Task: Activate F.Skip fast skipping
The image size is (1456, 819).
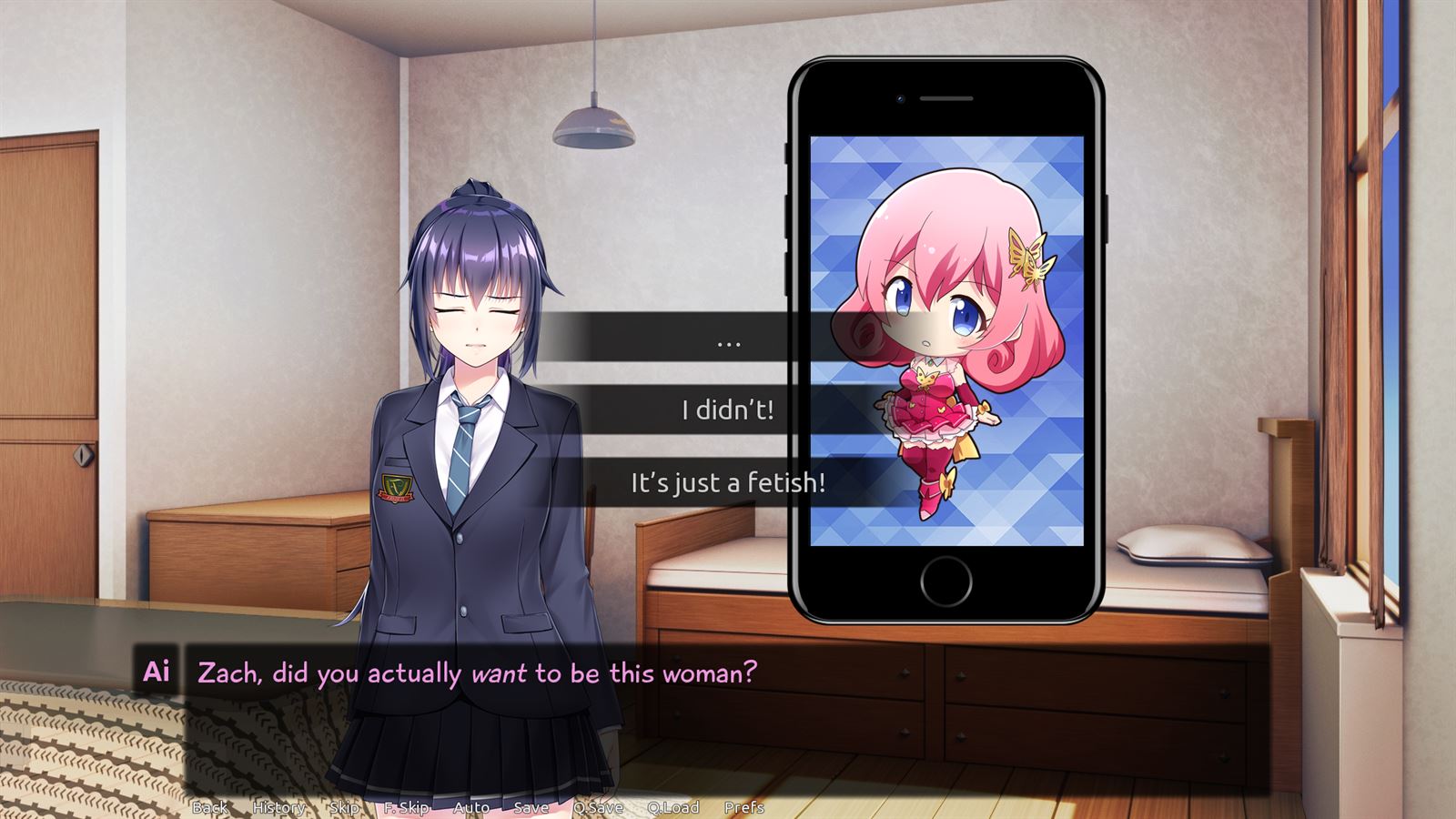Action: point(404,807)
